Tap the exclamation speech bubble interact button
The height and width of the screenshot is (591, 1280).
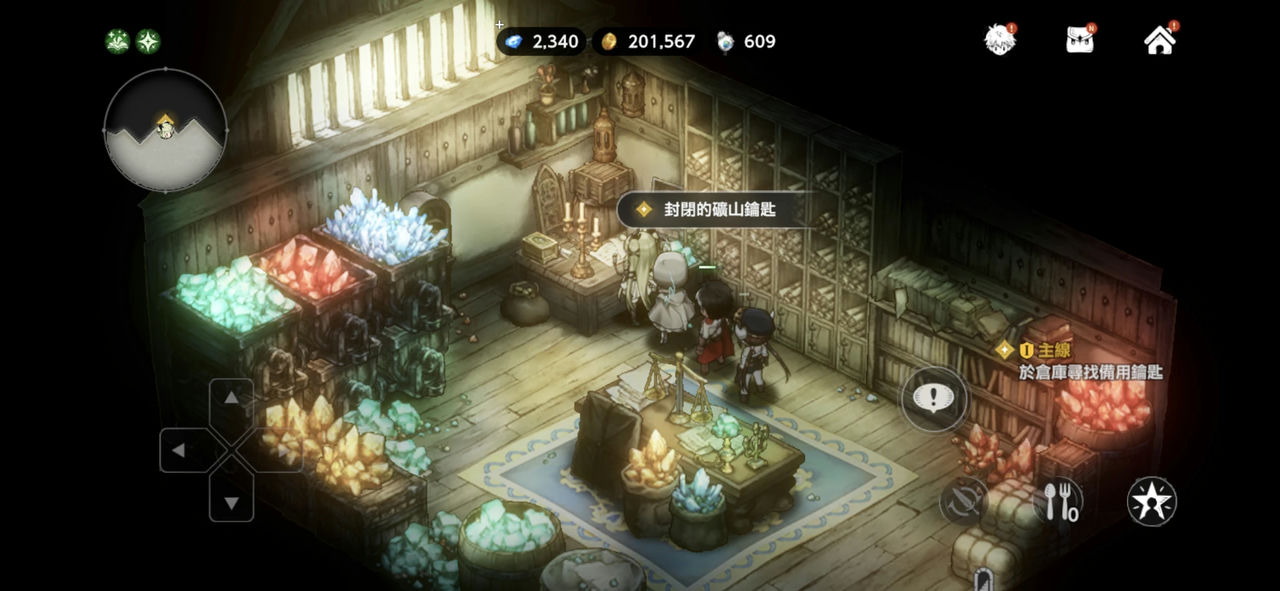click(935, 399)
